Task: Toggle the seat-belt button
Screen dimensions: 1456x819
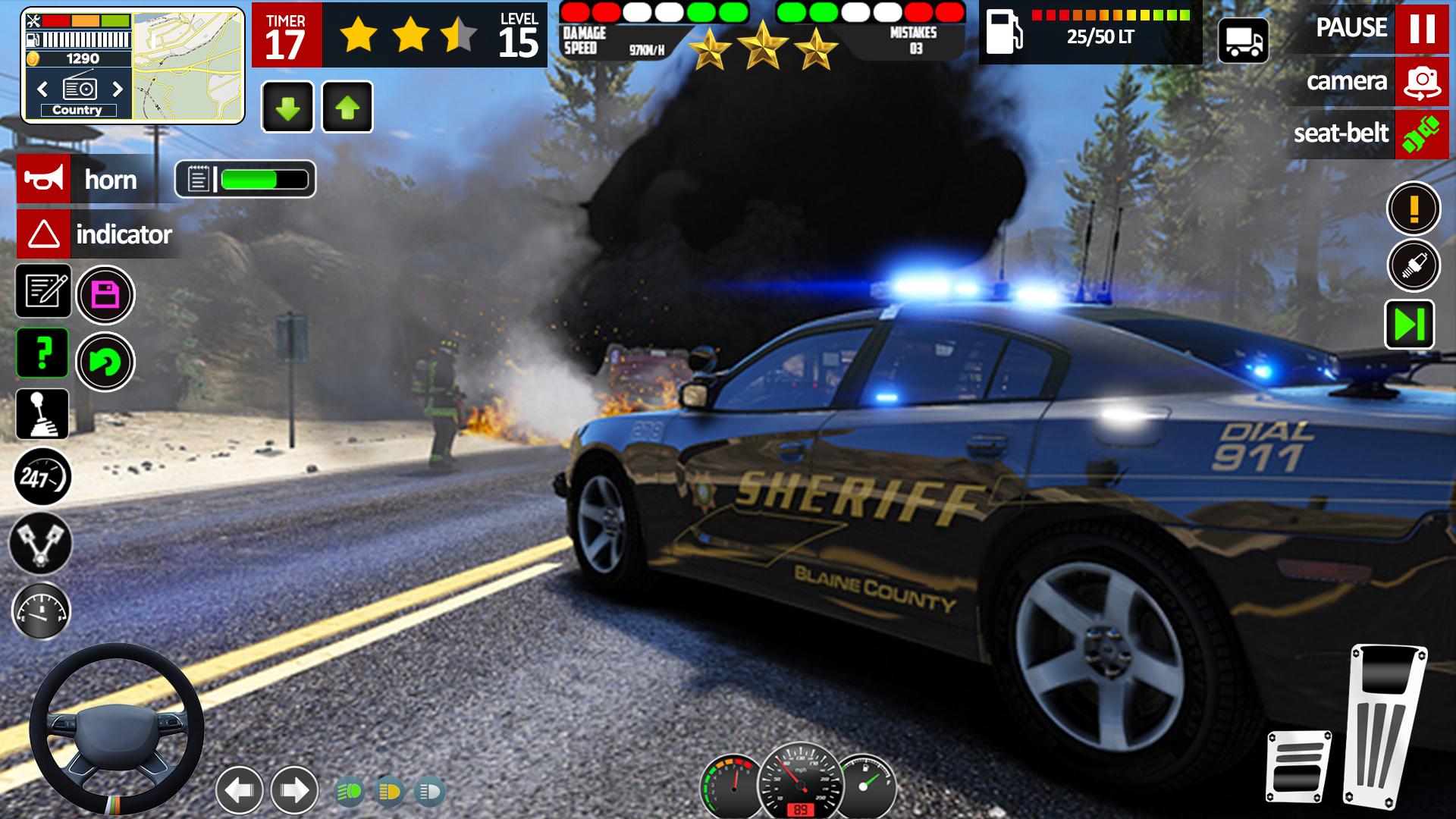Action: 1421,134
